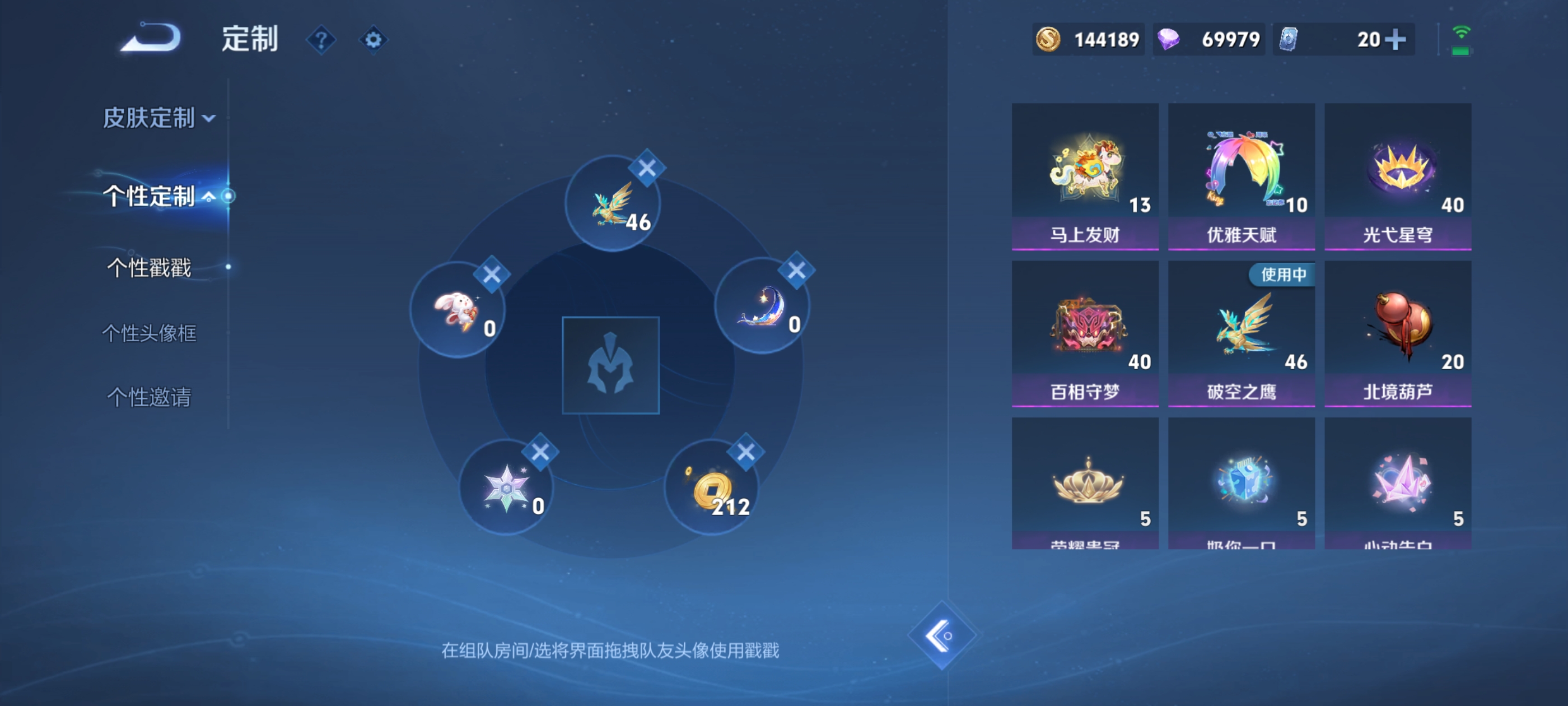1568x706 pixels.
Task: Remove the rabbit sticker from the left slot
Action: click(493, 274)
